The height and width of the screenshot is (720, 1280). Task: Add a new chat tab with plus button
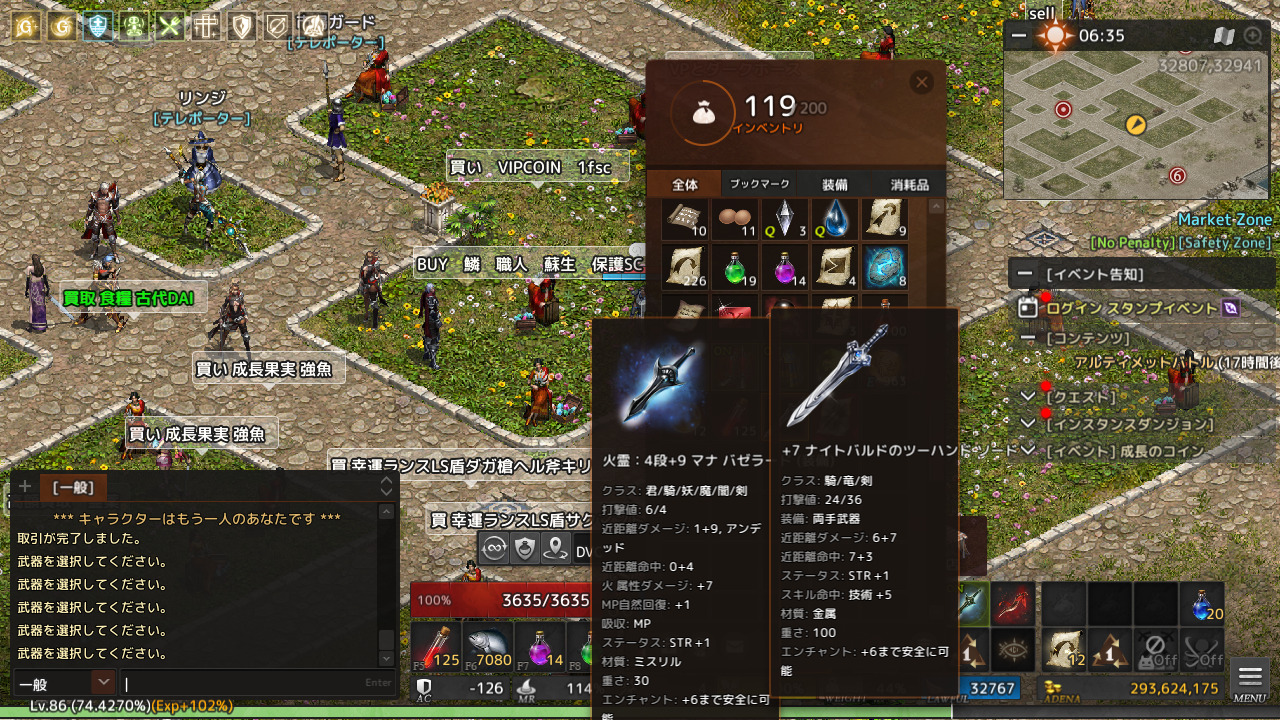pos(24,487)
